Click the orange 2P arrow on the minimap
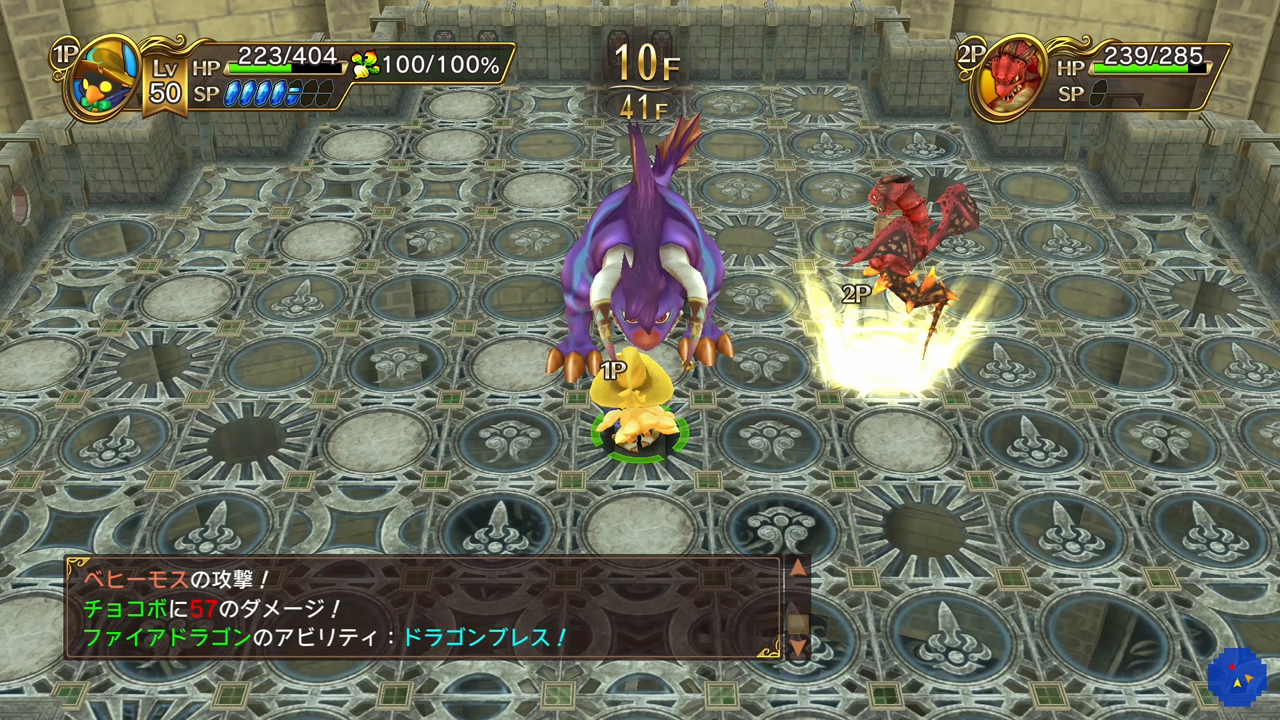1280x720 pixels. [1249, 678]
